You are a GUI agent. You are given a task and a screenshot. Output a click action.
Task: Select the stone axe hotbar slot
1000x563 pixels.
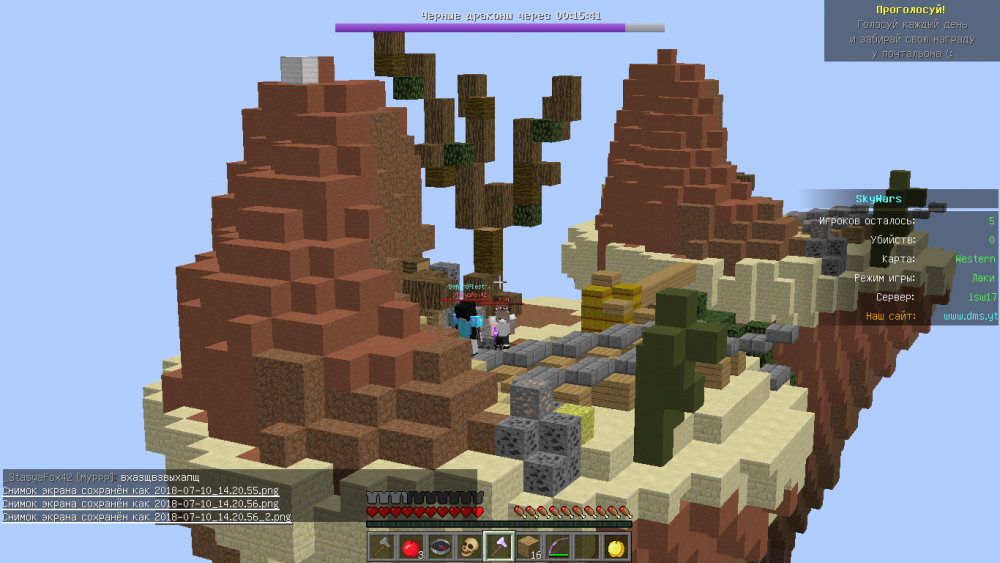[x=382, y=547]
